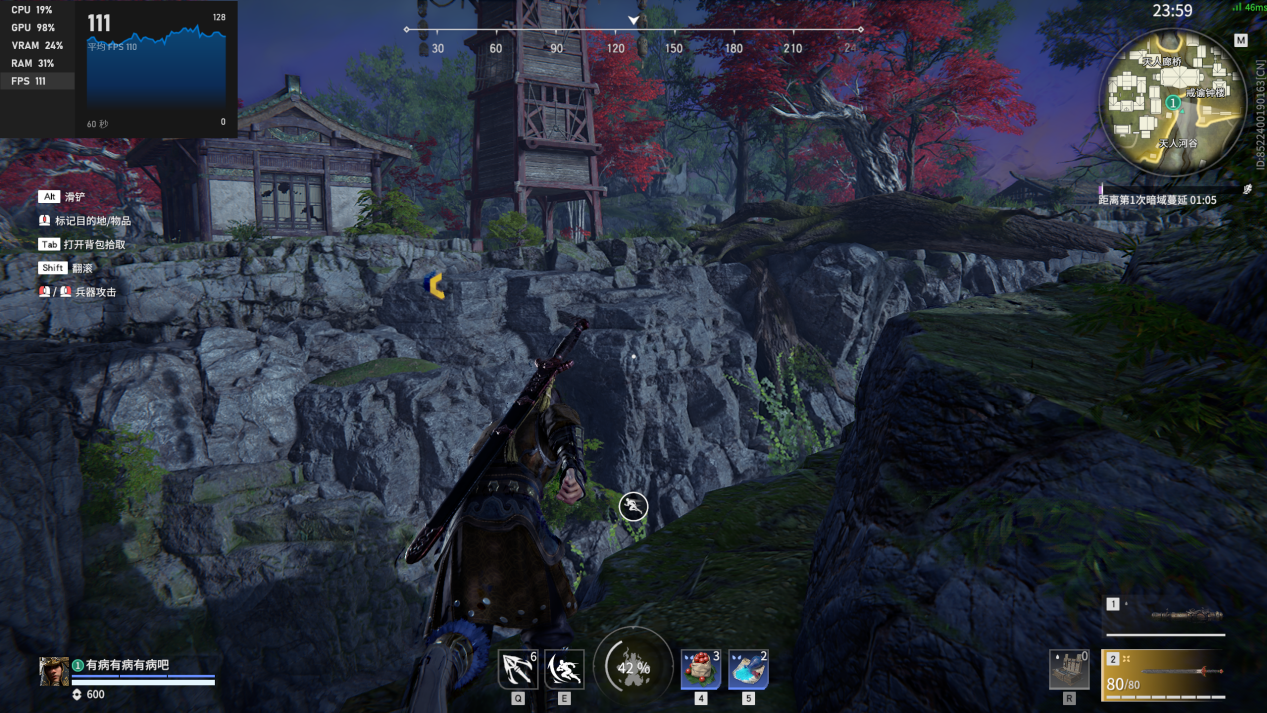1267x713 pixels.
Task: Open the circular minimap
Action: pyautogui.click(x=1172, y=103)
